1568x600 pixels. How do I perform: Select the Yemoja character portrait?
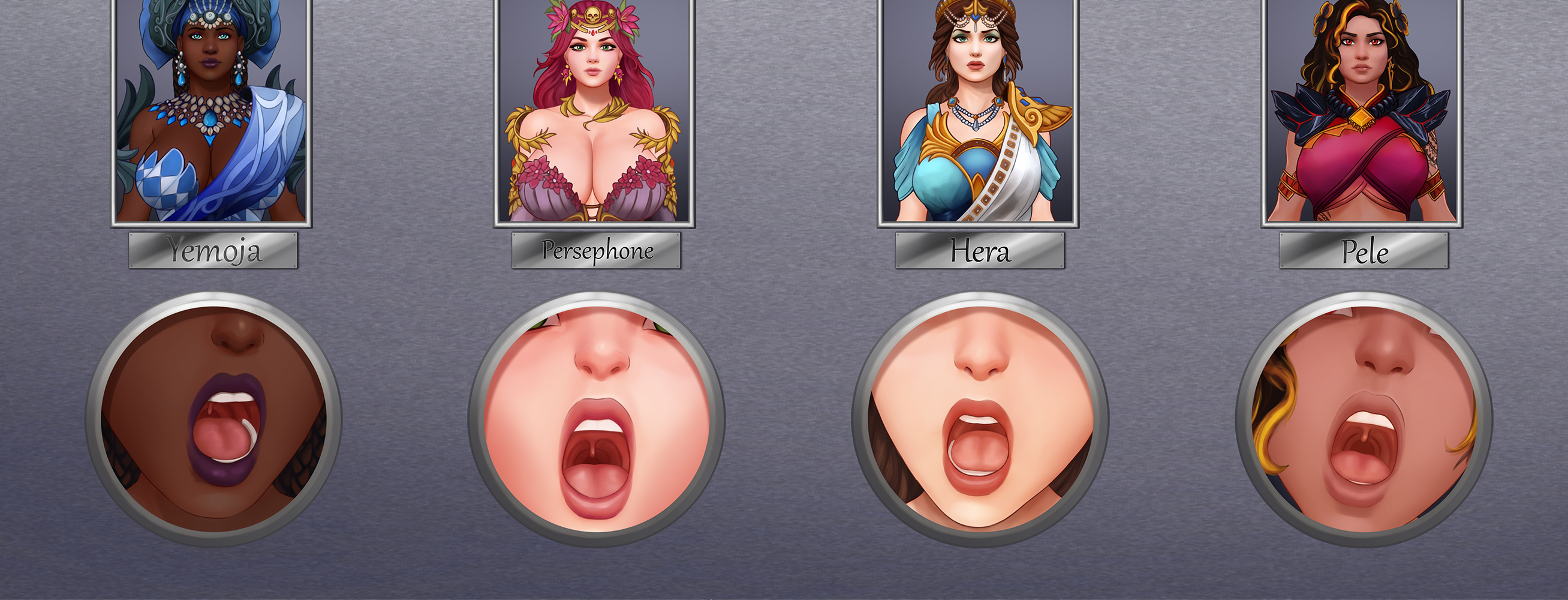click(211, 113)
